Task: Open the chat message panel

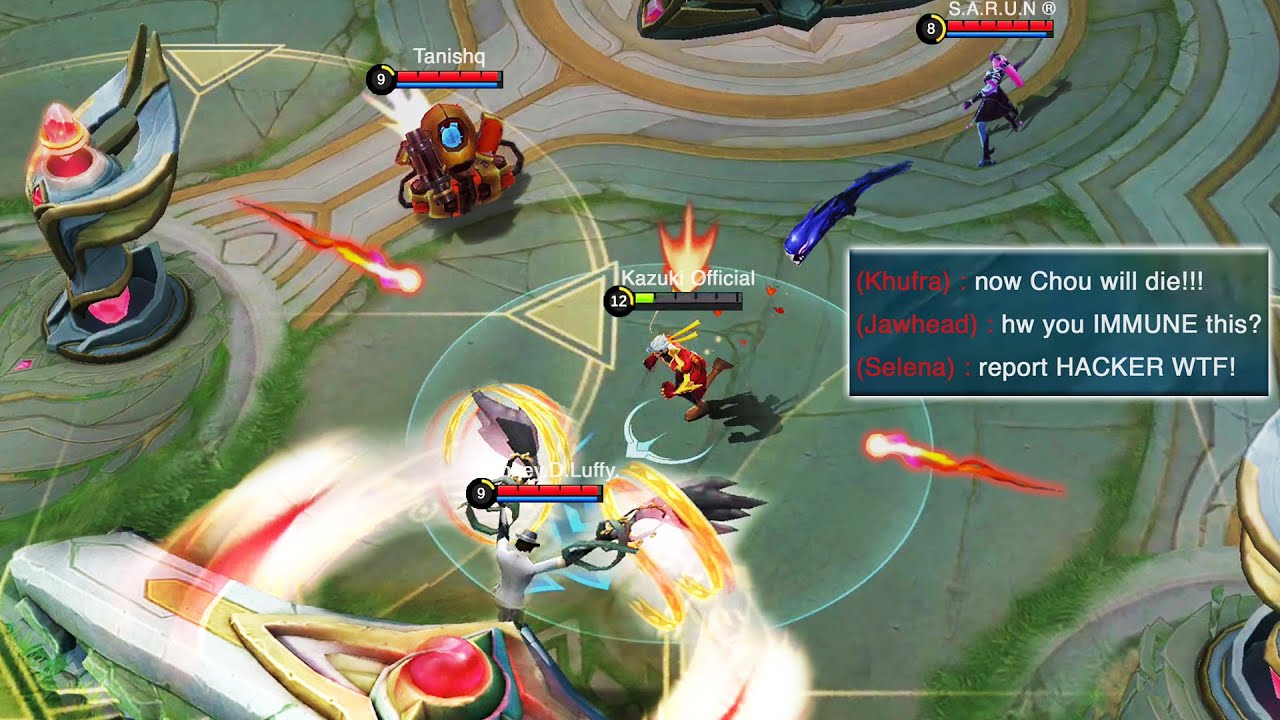Action: [1058, 323]
